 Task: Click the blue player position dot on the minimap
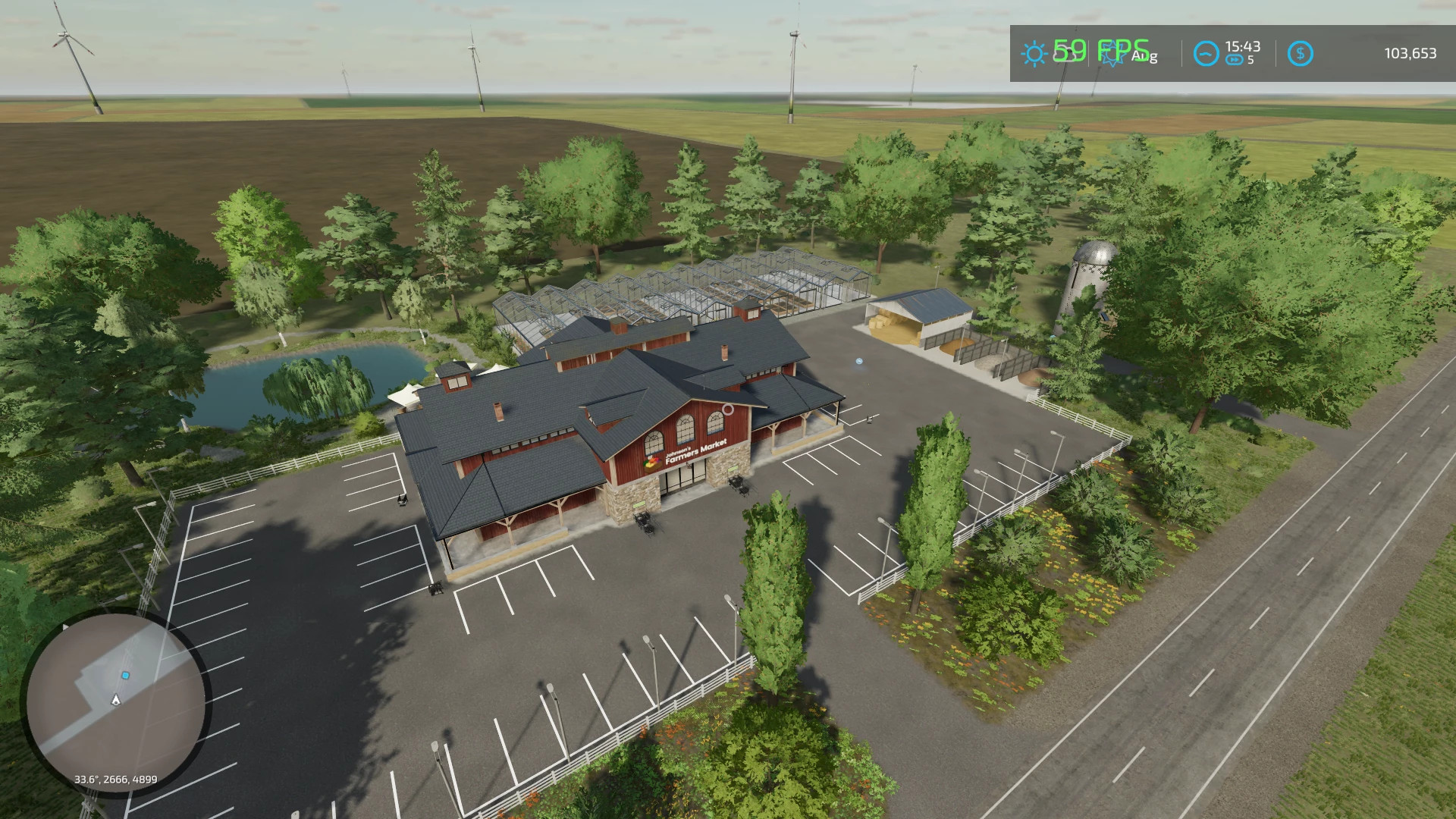point(125,675)
